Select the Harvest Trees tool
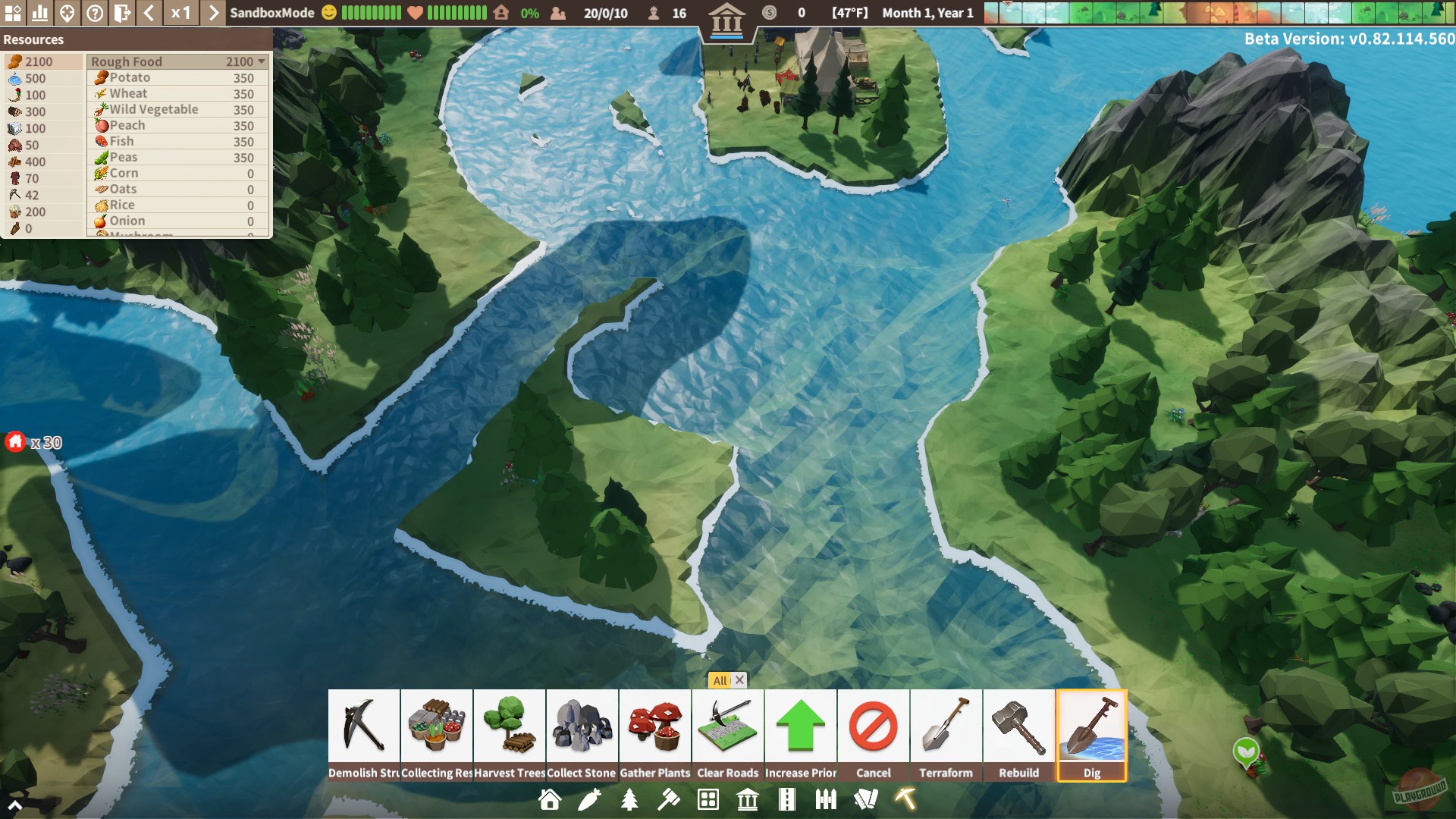Screen dimensions: 1456x819 pyautogui.click(x=510, y=728)
